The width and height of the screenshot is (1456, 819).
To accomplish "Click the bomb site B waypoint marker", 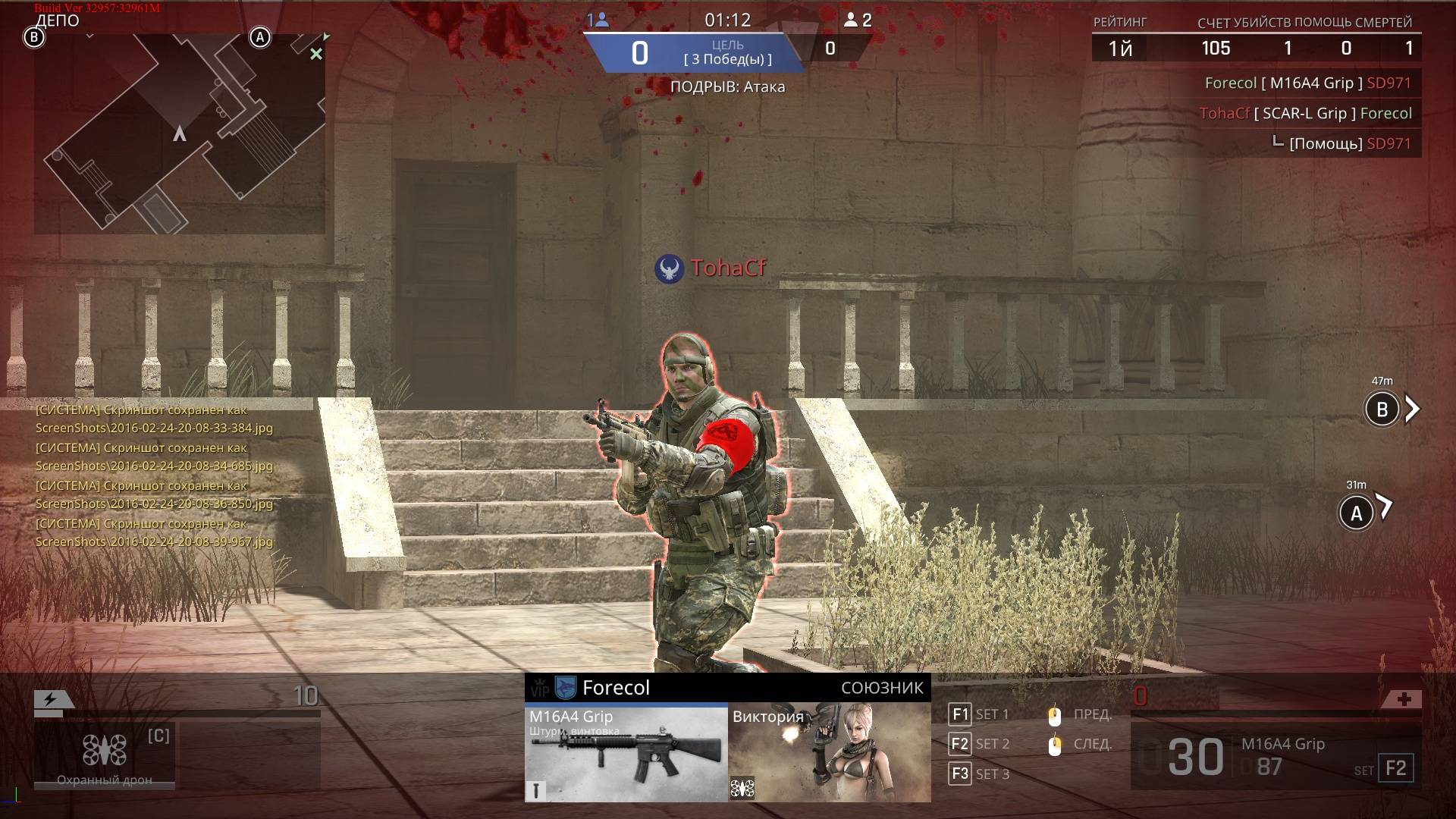I will pyautogui.click(x=1382, y=409).
